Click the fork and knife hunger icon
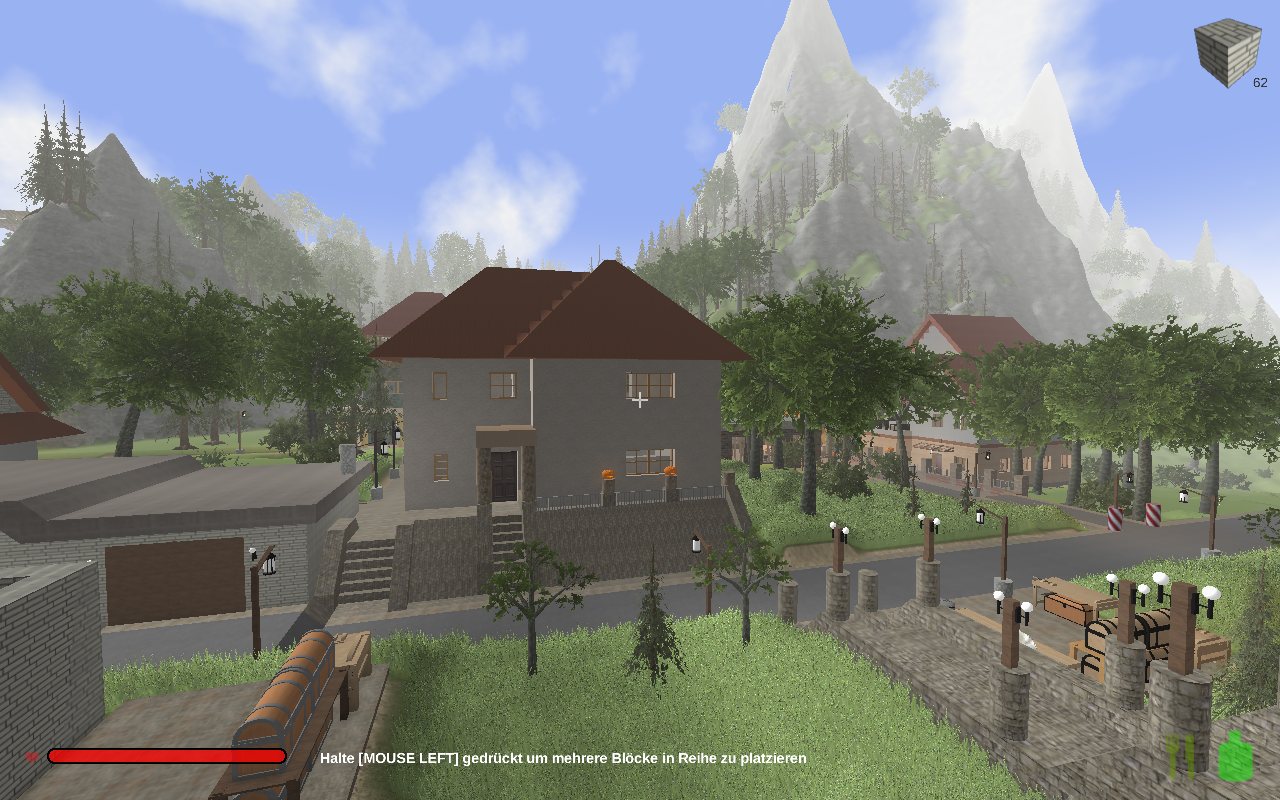Image resolution: width=1280 pixels, height=800 pixels. (x=1181, y=757)
